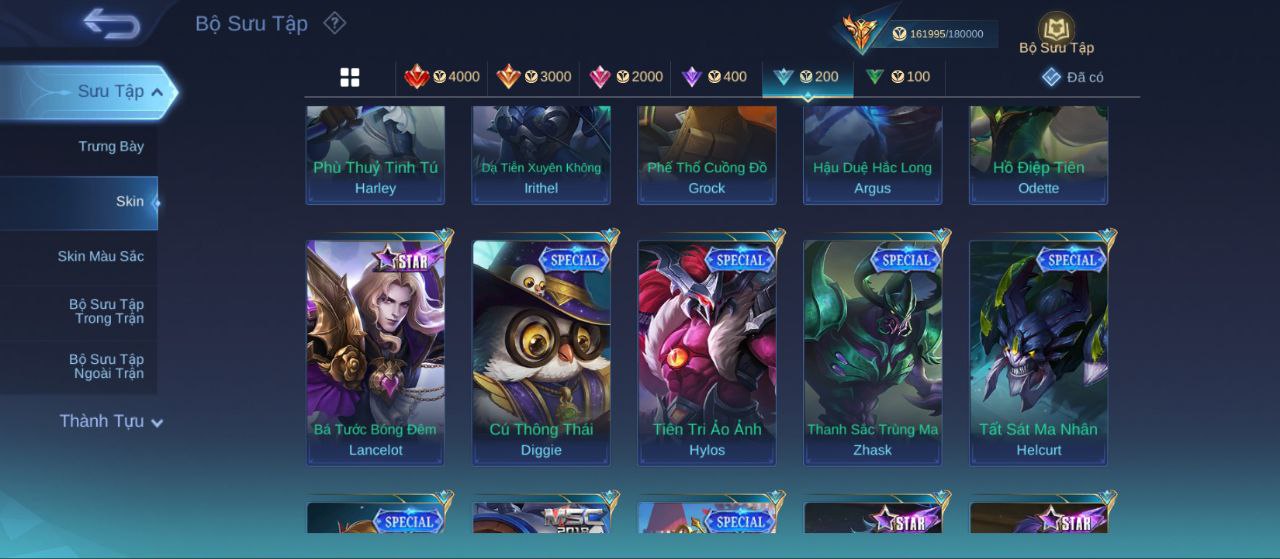This screenshot has height=559, width=1280.
Task: Switch to the 3000 points tier tab
Action: (534, 77)
